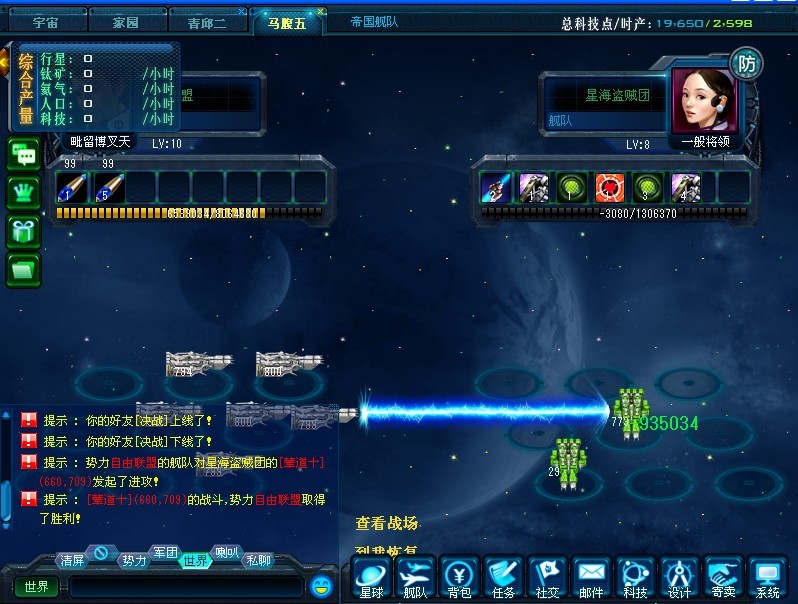Click the green crown side icon

(23, 193)
